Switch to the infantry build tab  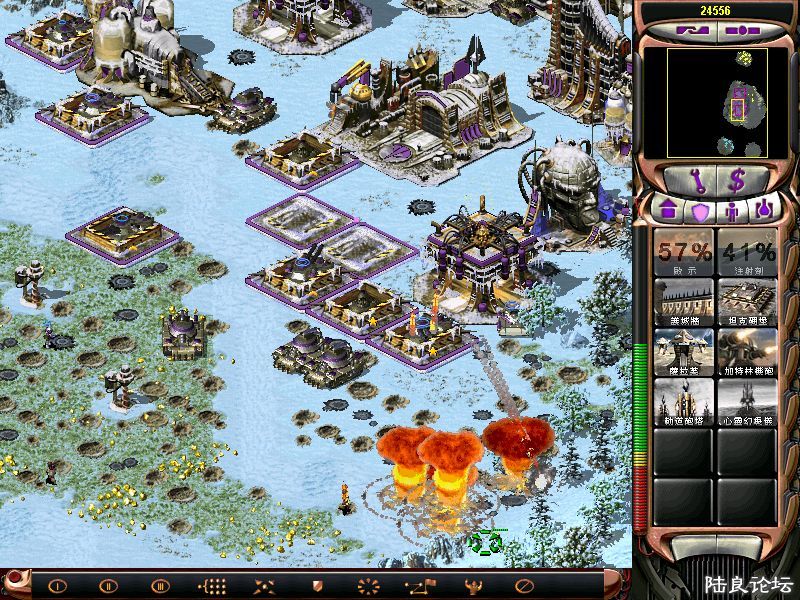click(732, 211)
